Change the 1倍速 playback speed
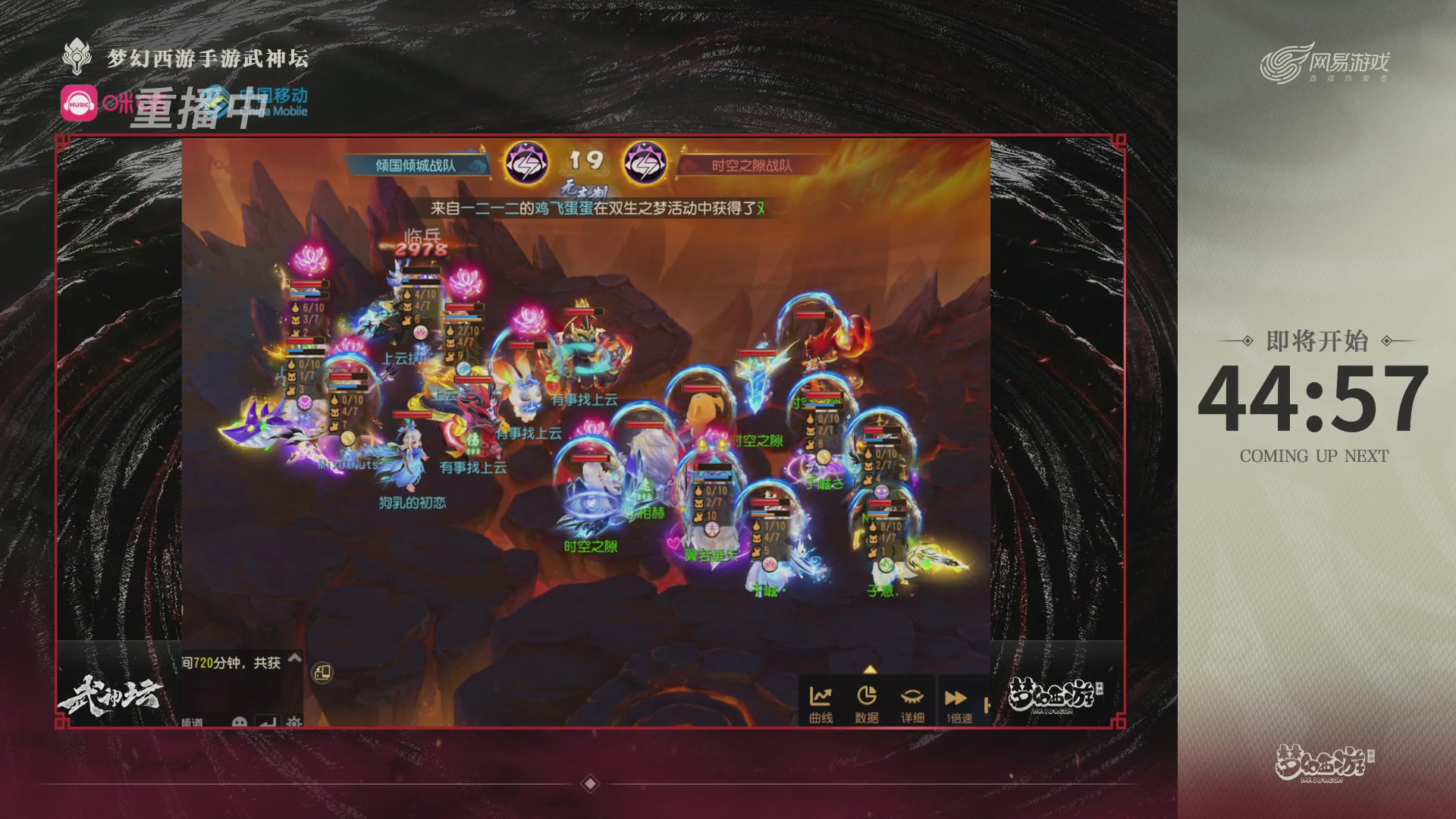The width and height of the screenshot is (1456, 819). click(x=958, y=704)
